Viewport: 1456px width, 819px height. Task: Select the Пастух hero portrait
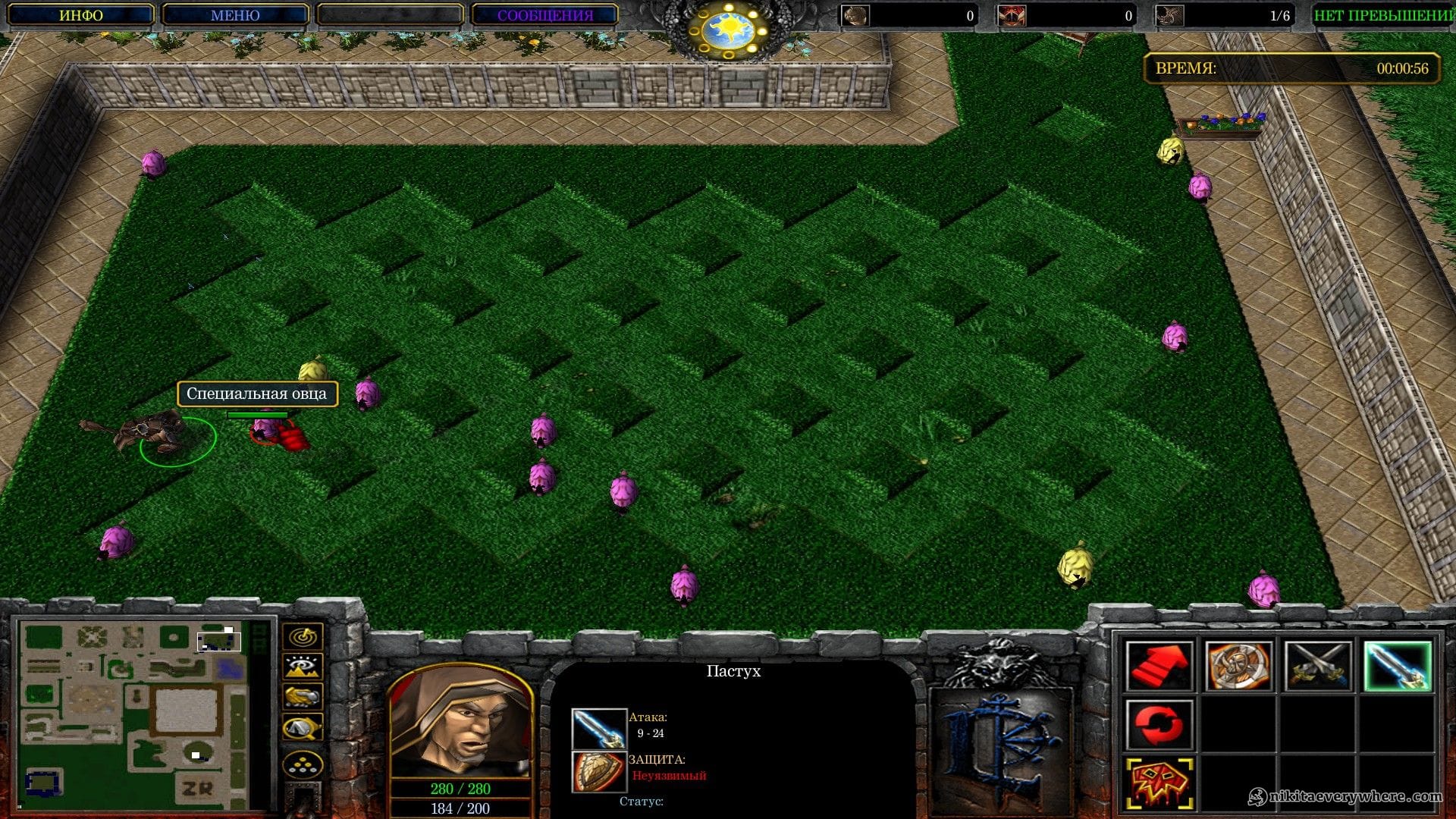460,721
